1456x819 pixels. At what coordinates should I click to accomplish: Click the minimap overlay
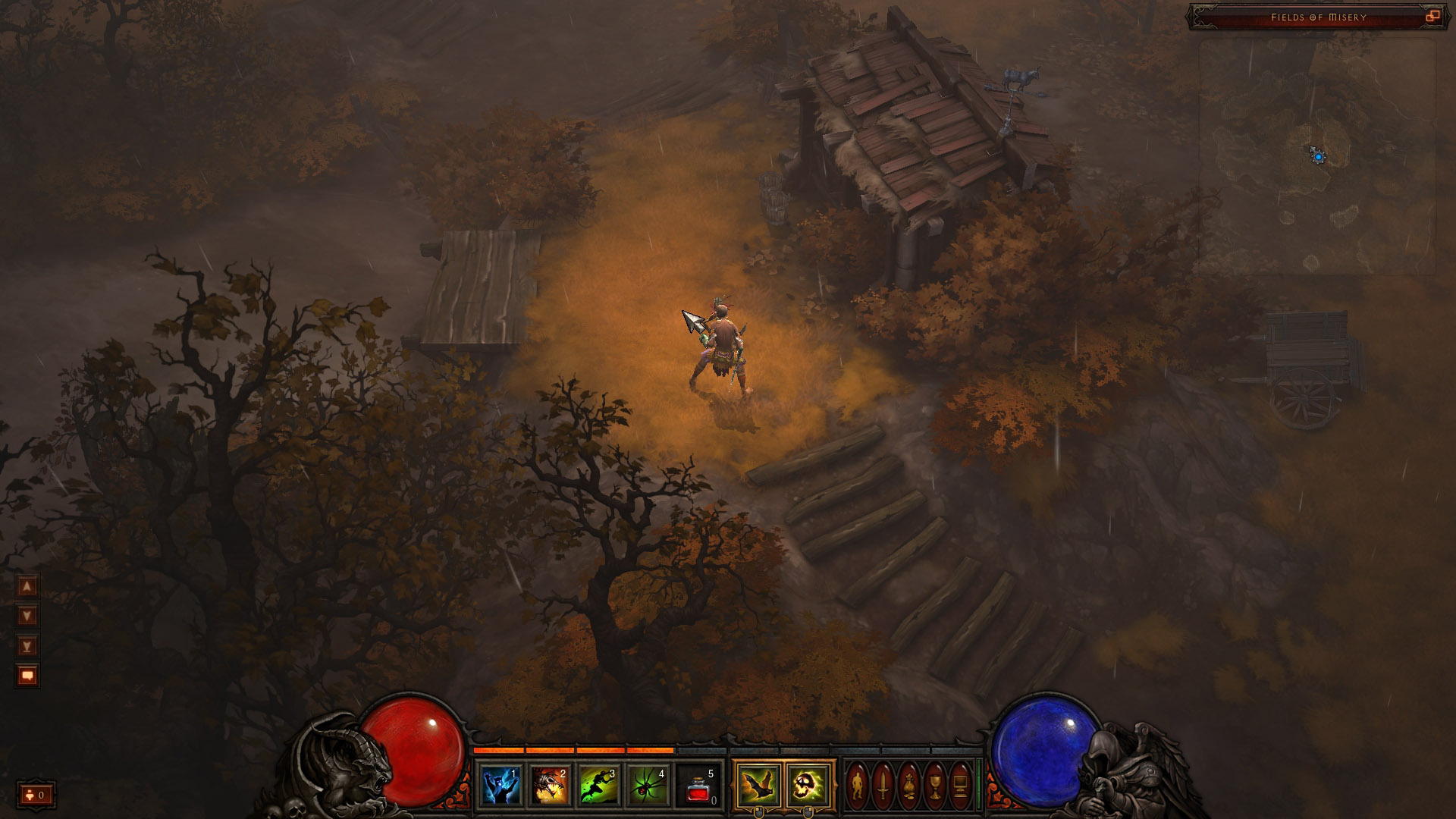tap(1317, 157)
